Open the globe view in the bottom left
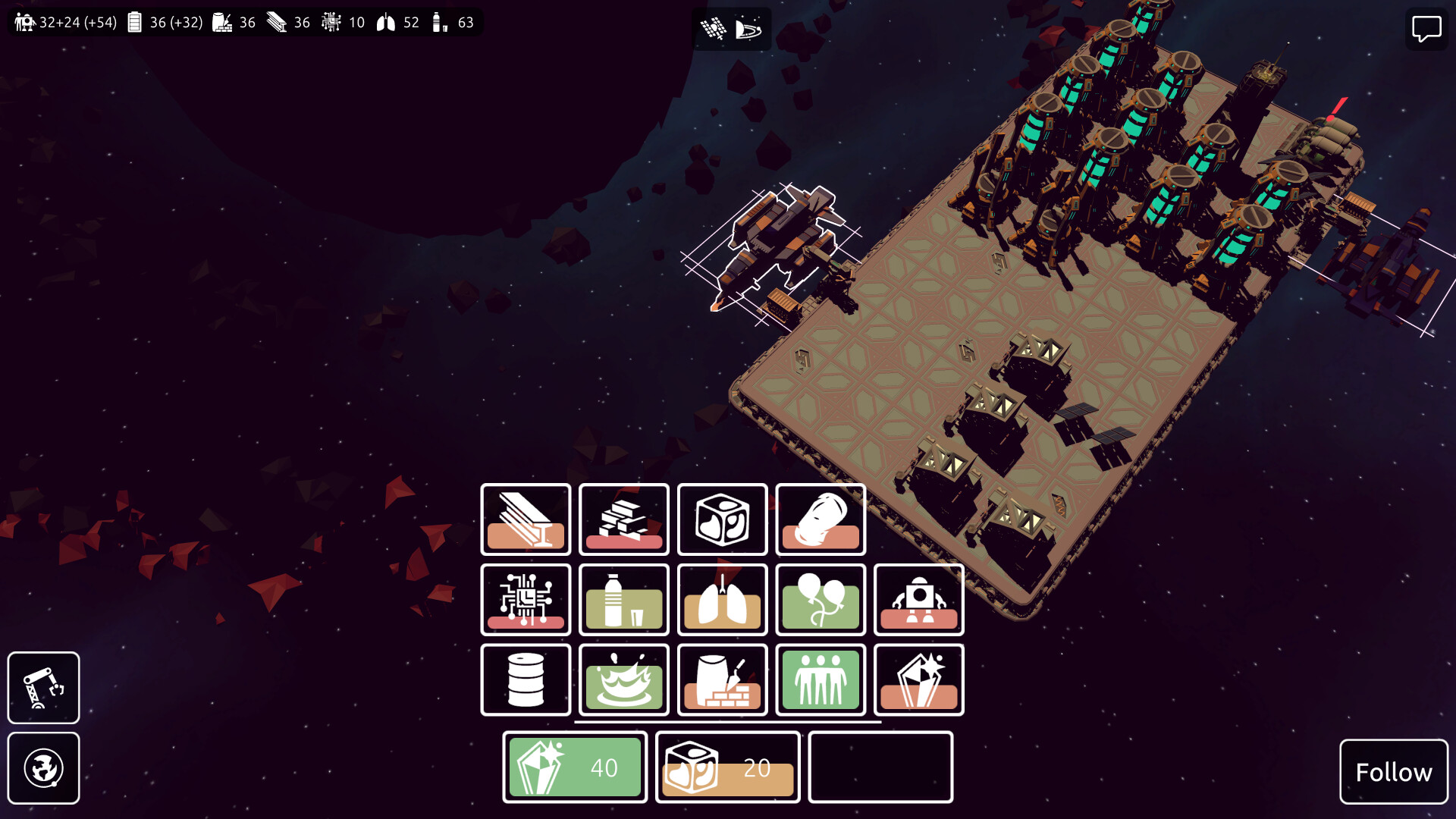1456x819 pixels. (43, 768)
